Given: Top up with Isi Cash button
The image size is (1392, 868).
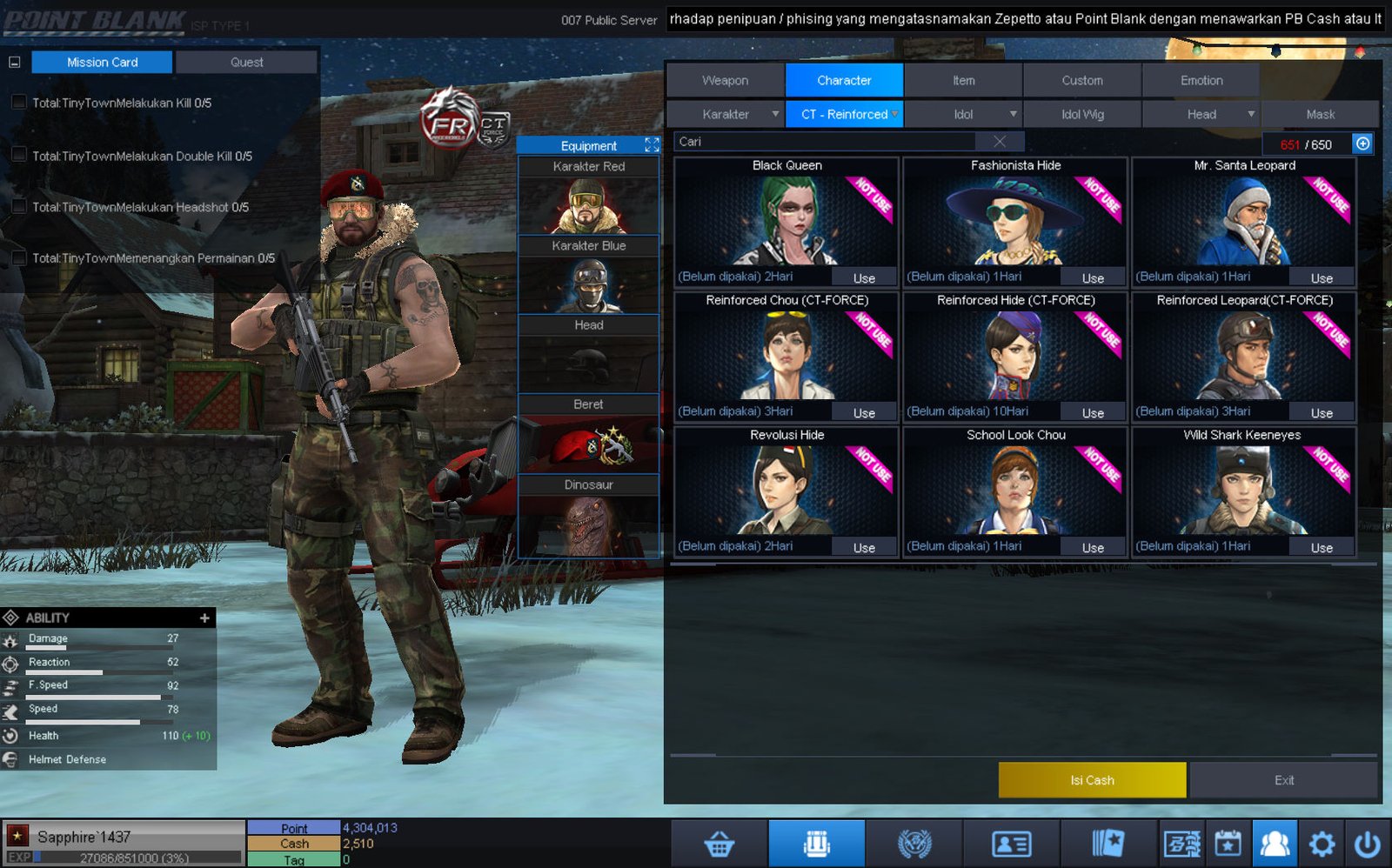Looking at the screenshot, I should point(1092,780).
